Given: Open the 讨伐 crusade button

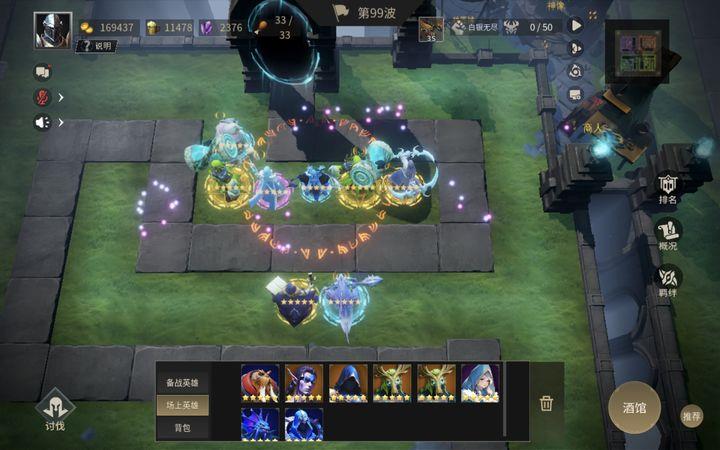Looking at the screenshot, I should tap(54, 409).
